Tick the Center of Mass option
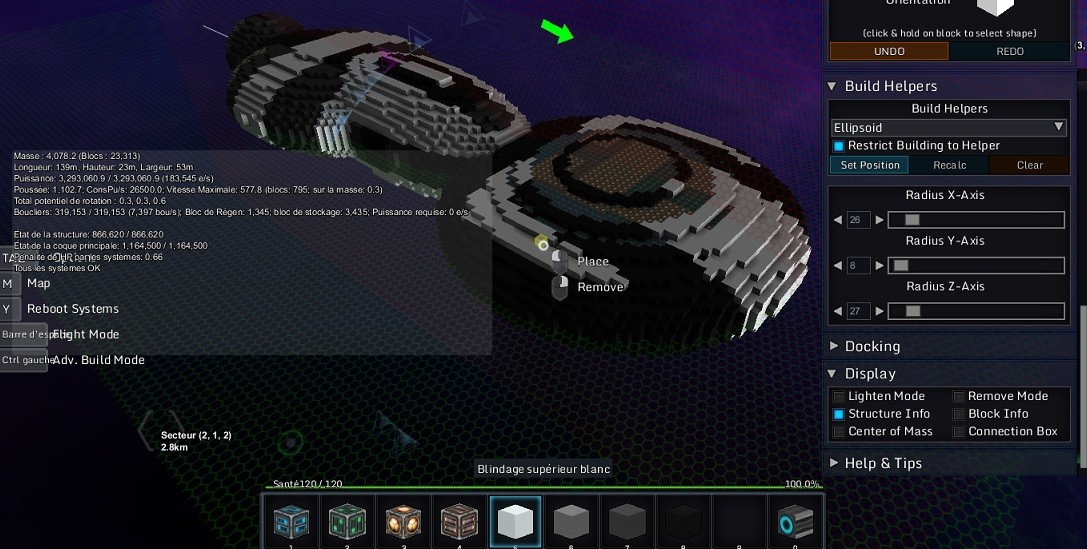 (x=839, y=432)
